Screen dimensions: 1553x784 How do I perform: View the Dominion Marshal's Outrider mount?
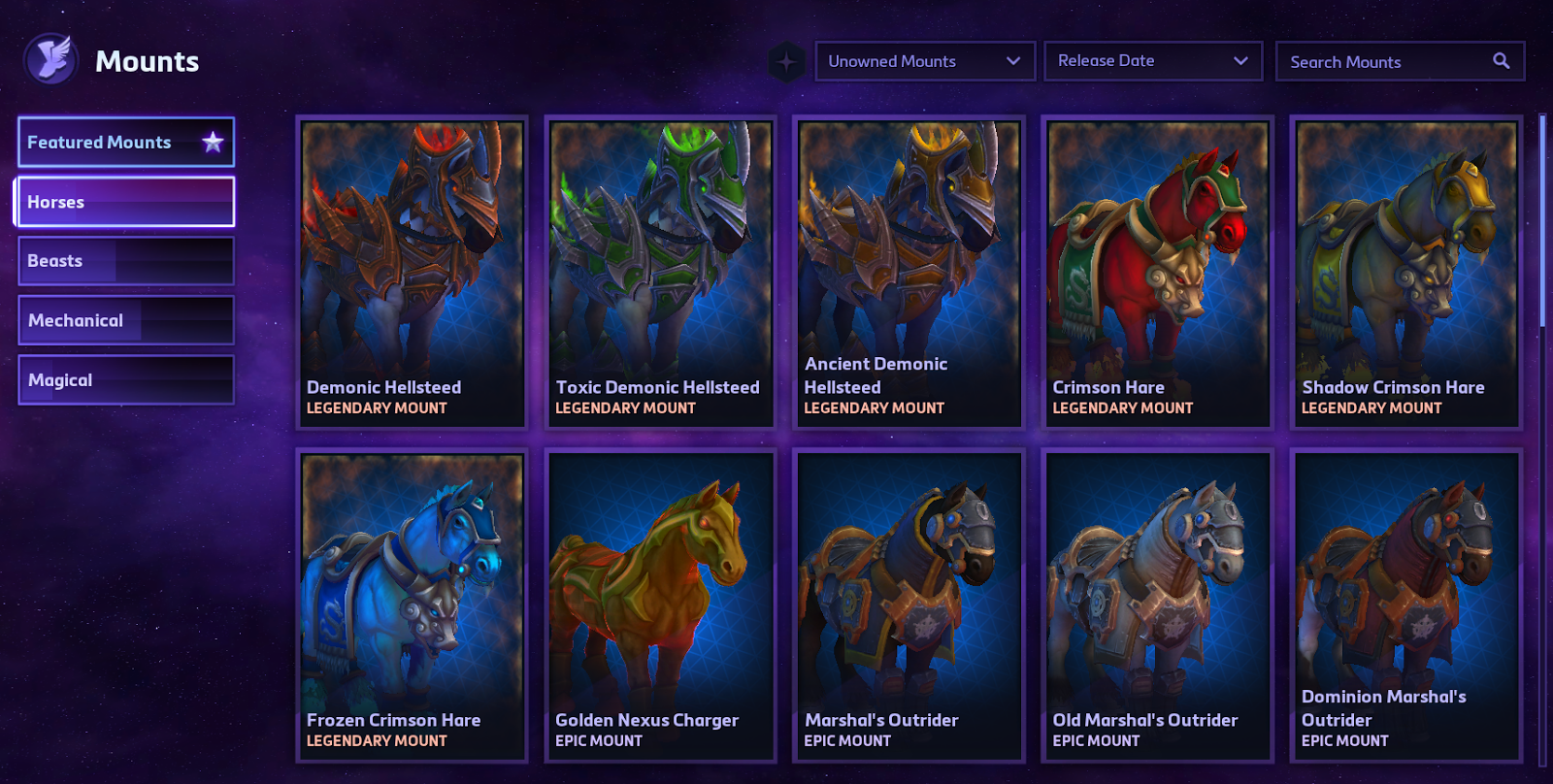tap(1405, 604)
